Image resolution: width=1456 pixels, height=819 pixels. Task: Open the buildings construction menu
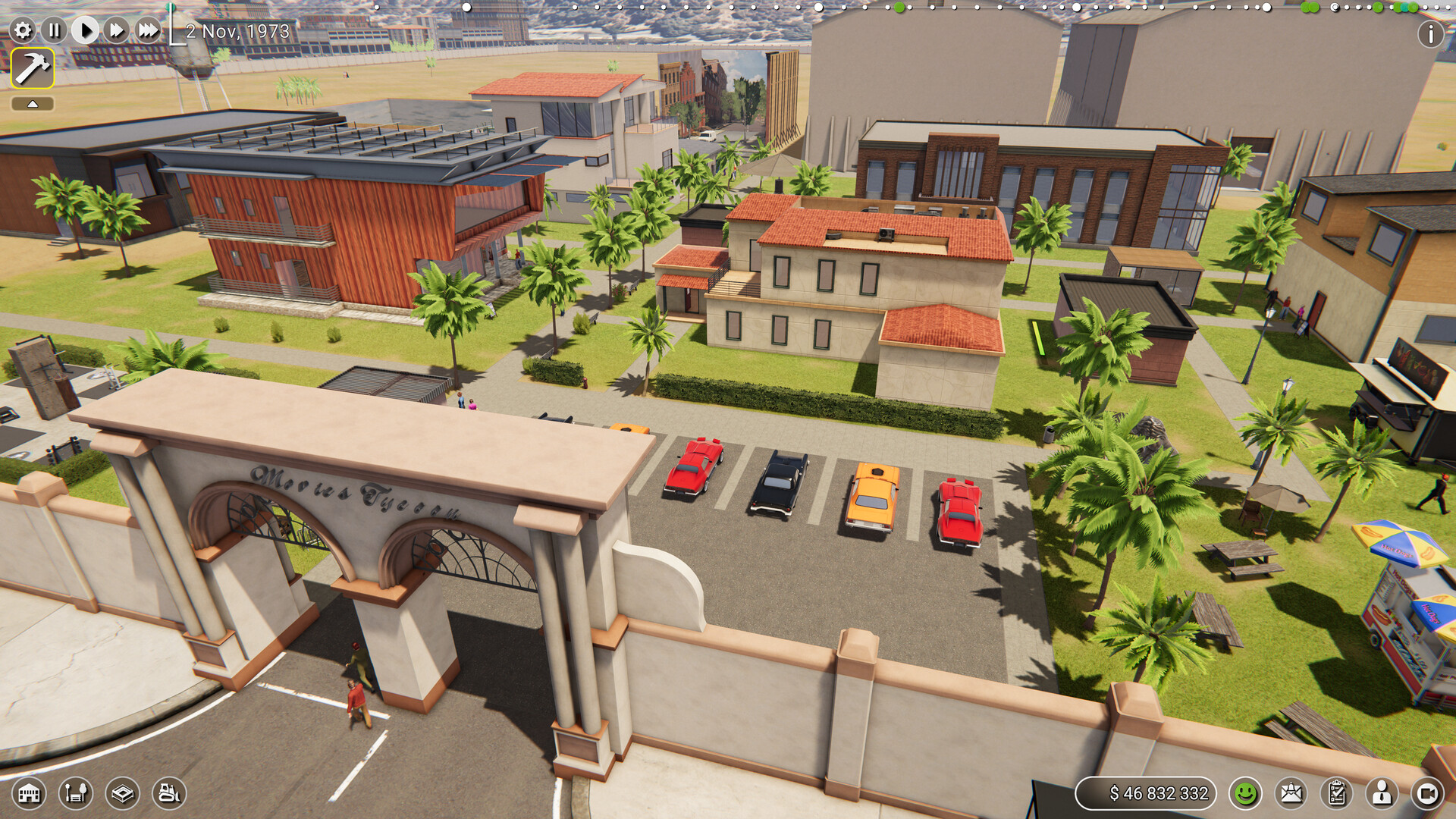[x=28, y=794]
